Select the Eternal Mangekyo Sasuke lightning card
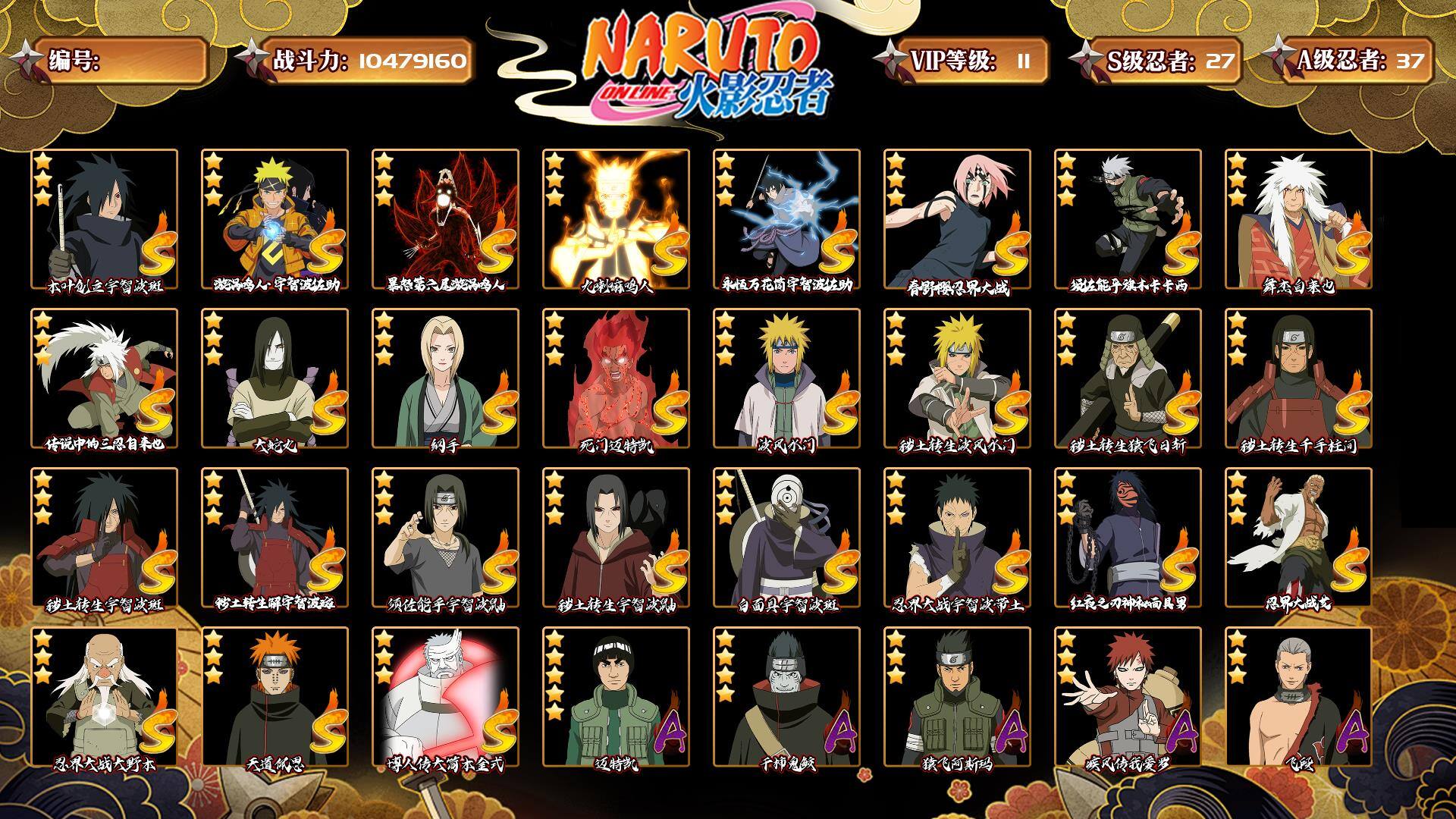This screenshot has height=819, width=1456. [x=786, y=219]
